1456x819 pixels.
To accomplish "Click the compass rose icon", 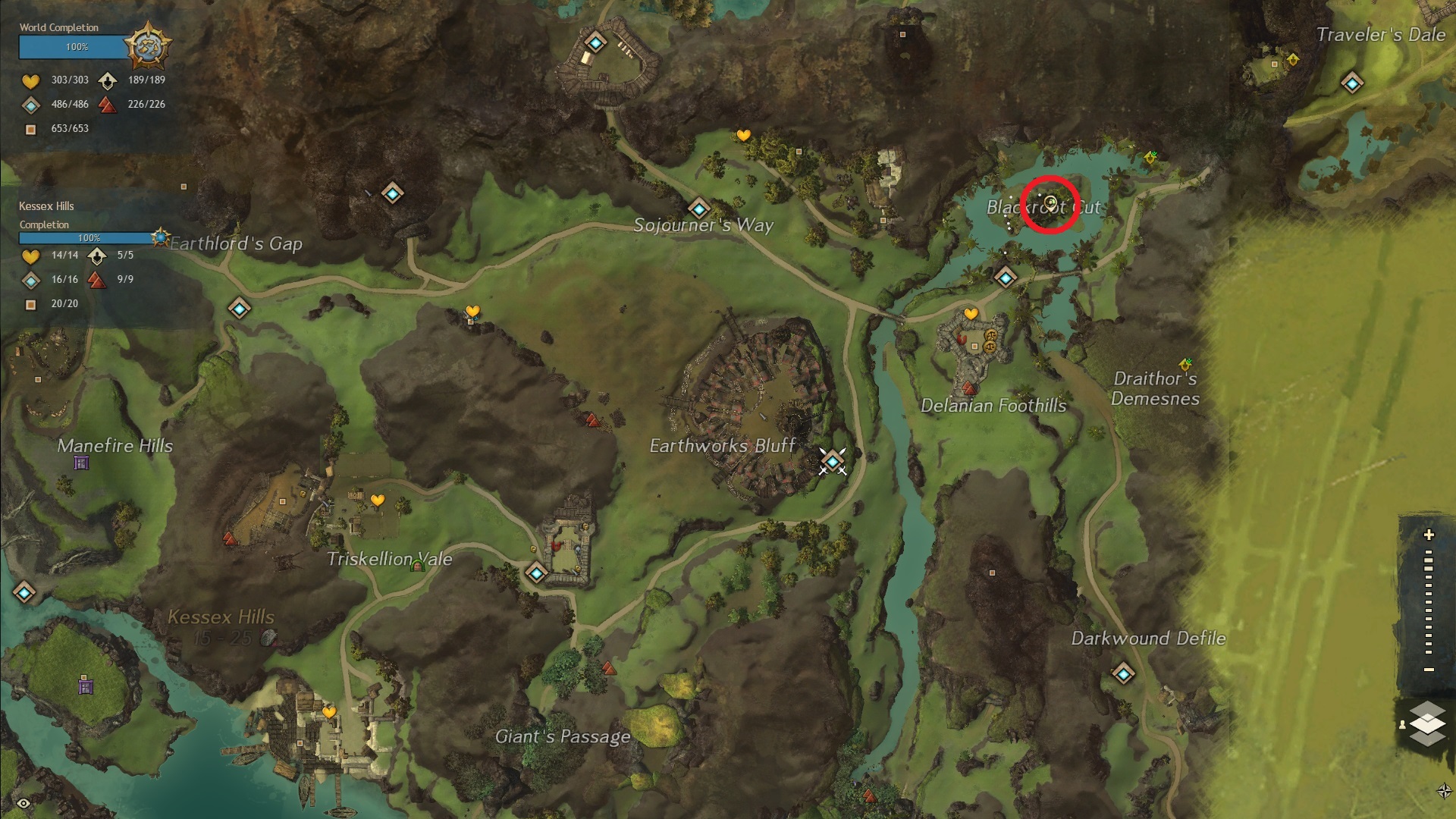I will click(1444, 791).
